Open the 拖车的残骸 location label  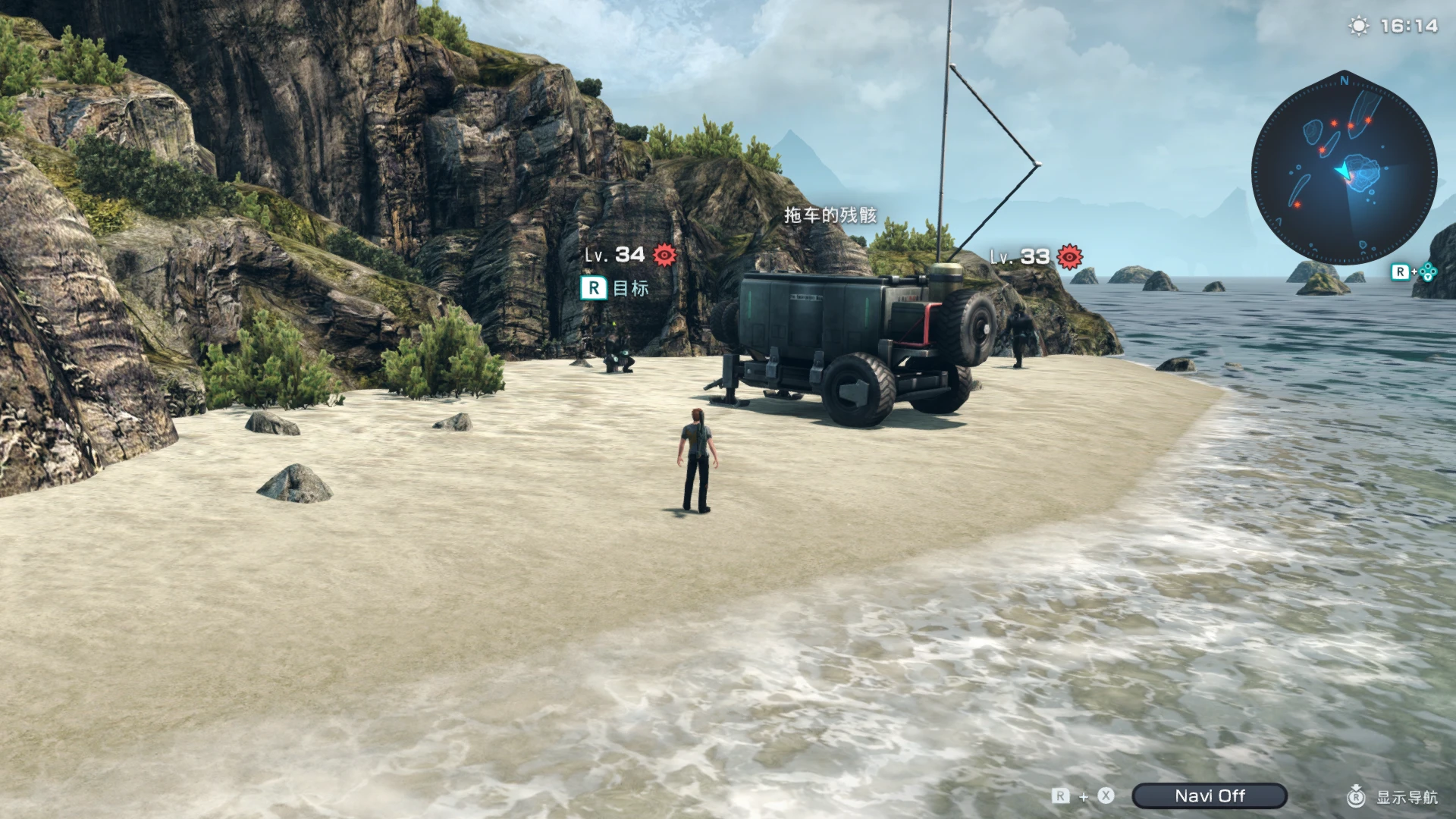pos(830,216)
